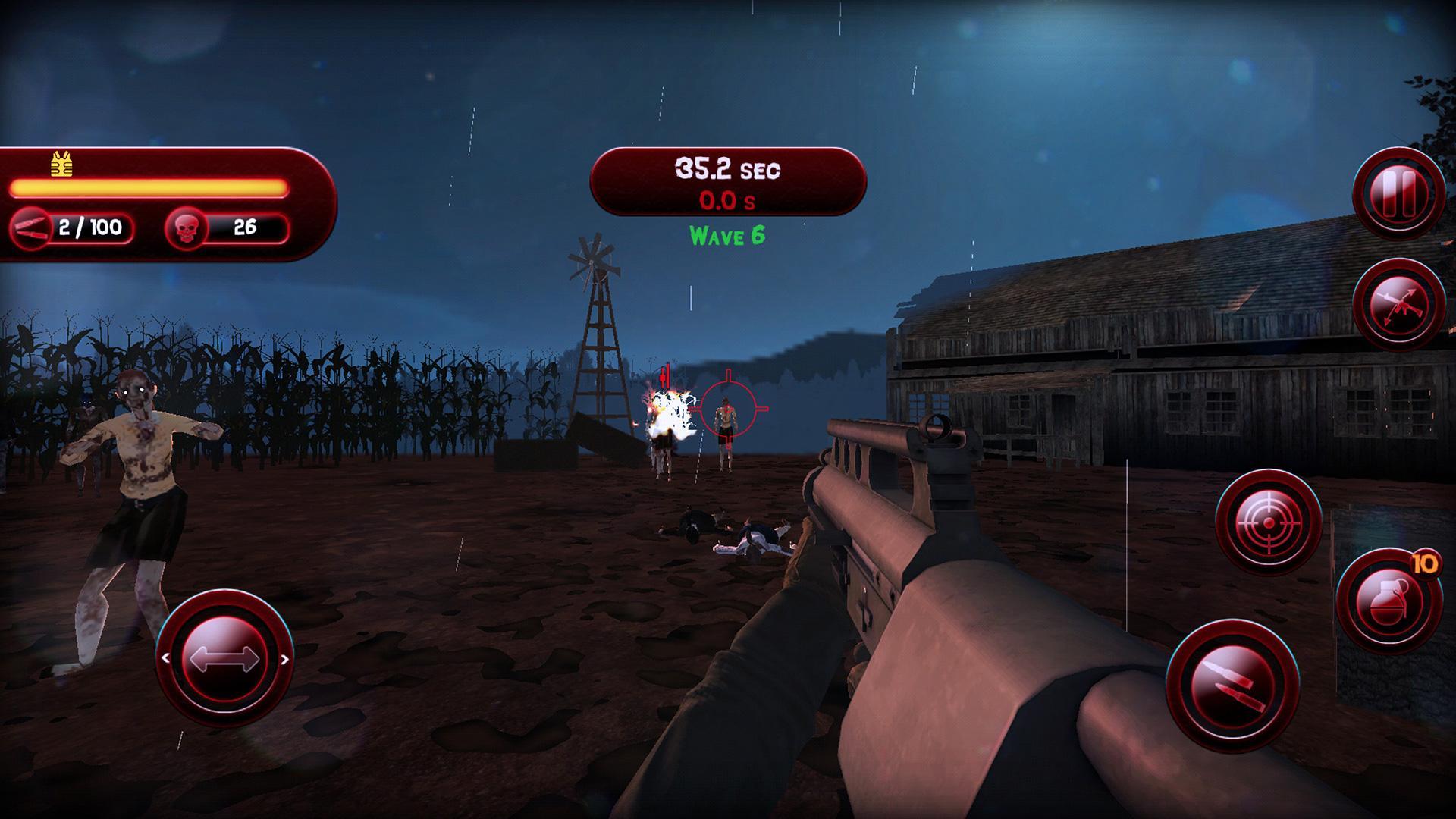1456x819 pixels.
Task: Switch weapon with the rifle swap button
Action: [x=1398, y=306]
